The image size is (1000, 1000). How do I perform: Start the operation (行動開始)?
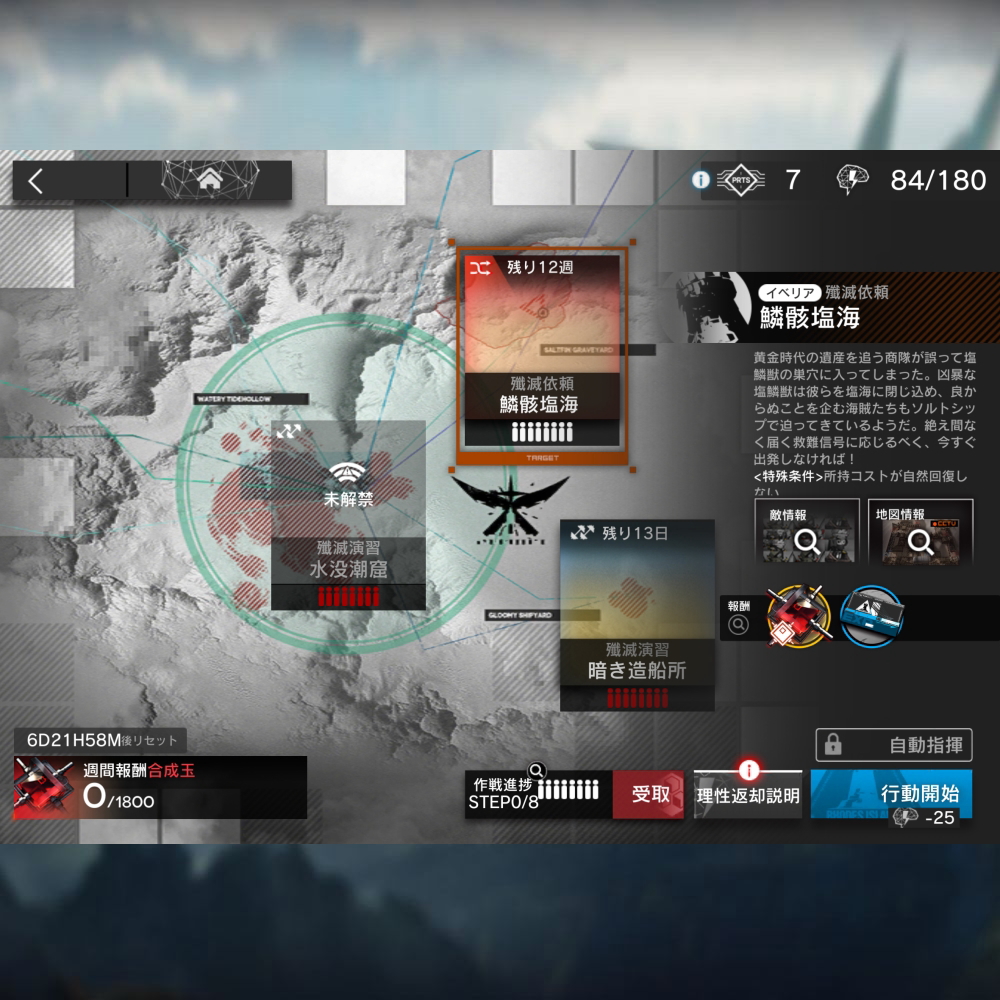pos(891,795)
